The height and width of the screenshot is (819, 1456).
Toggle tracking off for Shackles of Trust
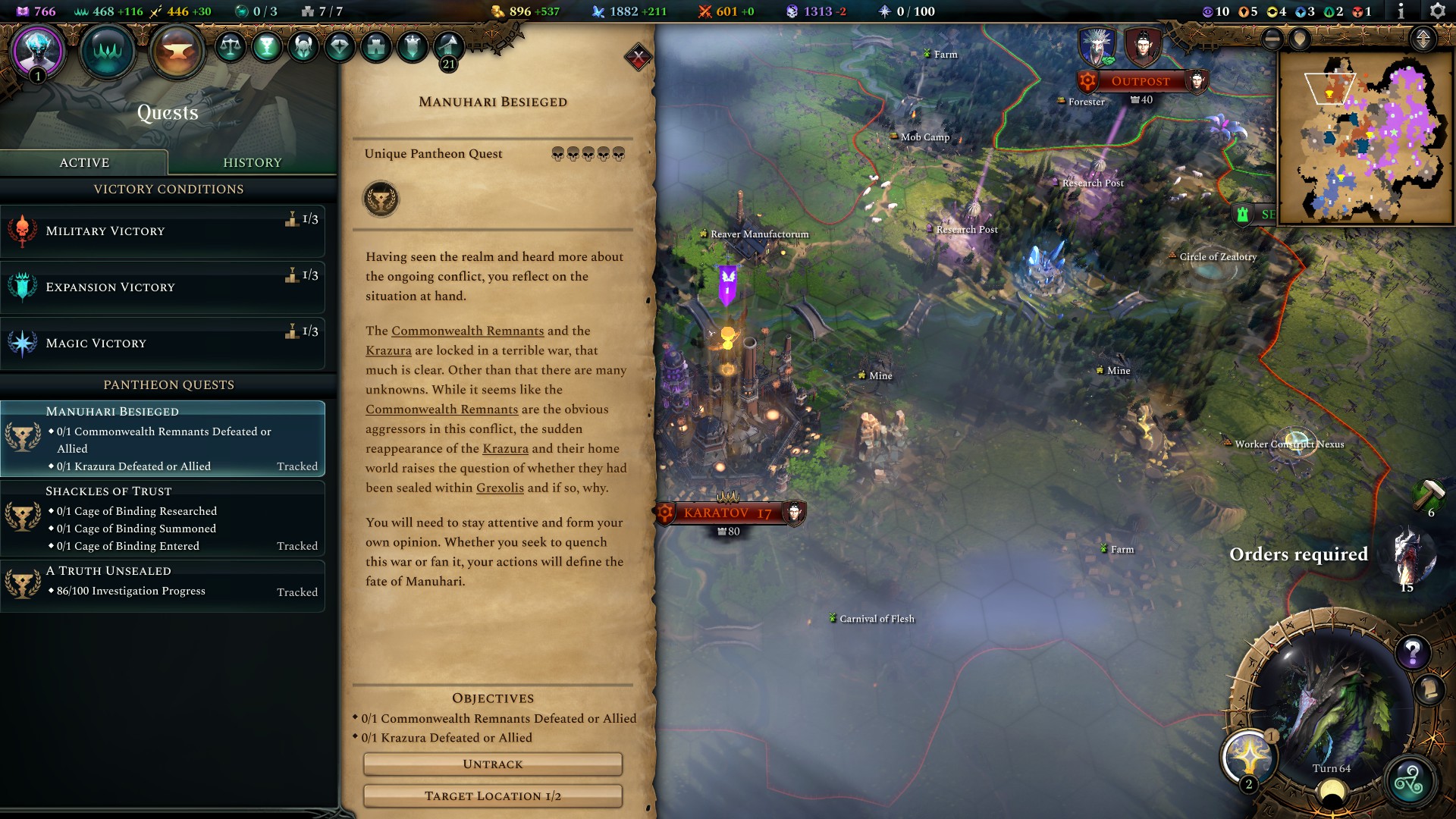[296, 545]
